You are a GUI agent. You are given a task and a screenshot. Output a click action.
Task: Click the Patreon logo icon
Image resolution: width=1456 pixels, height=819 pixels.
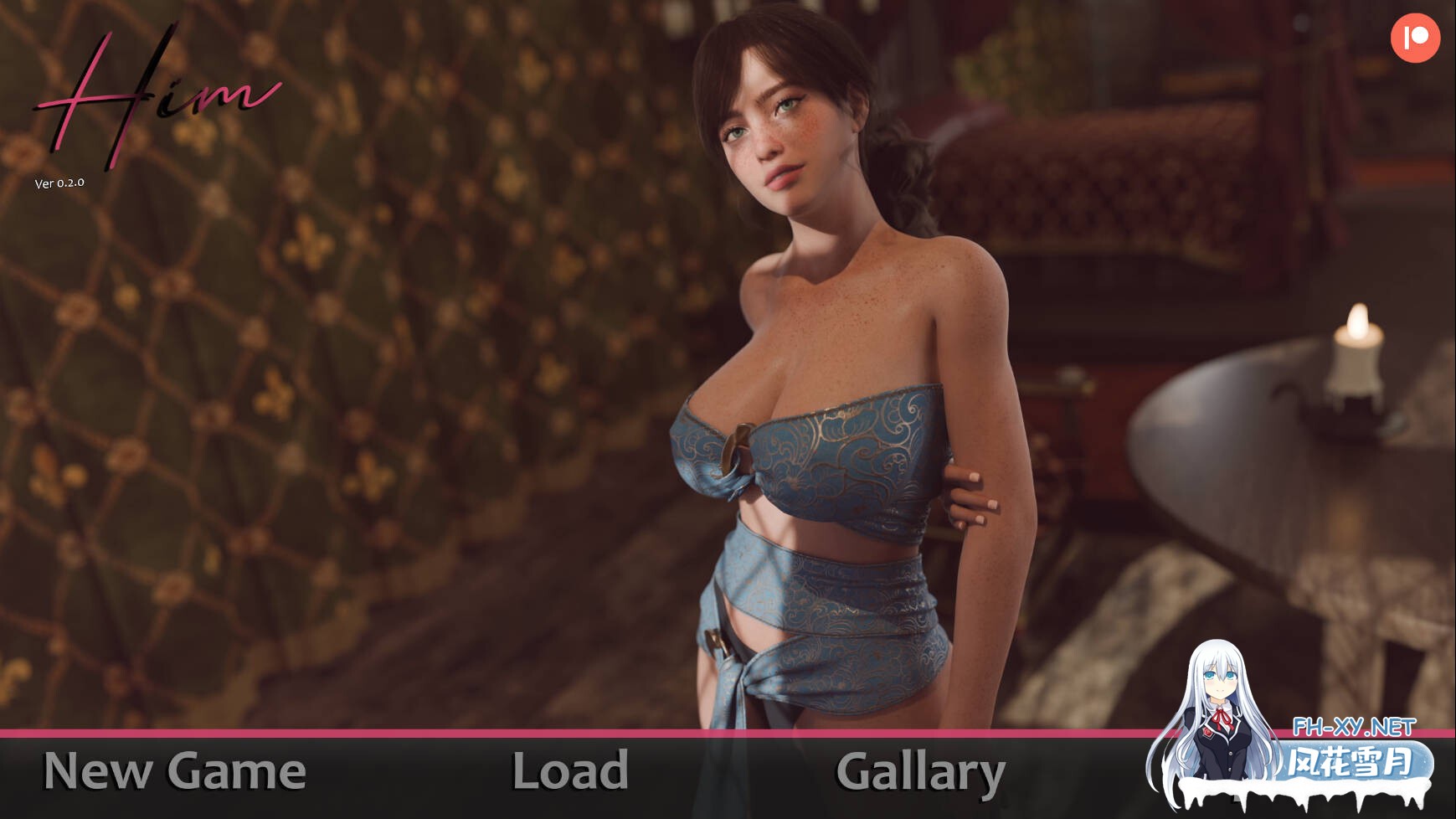click(1415, 38)
